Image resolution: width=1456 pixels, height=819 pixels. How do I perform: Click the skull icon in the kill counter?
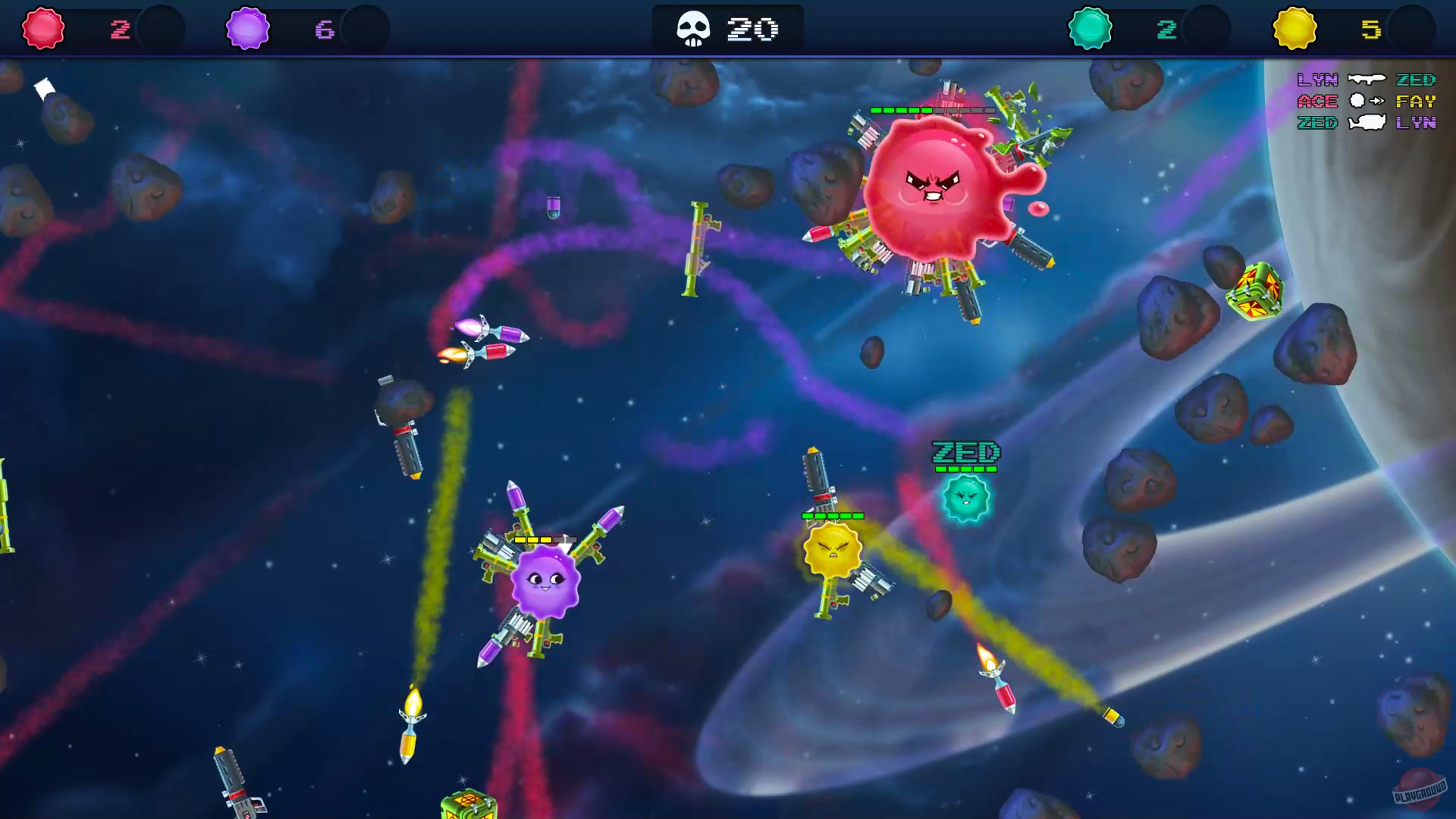coord(694,29)
